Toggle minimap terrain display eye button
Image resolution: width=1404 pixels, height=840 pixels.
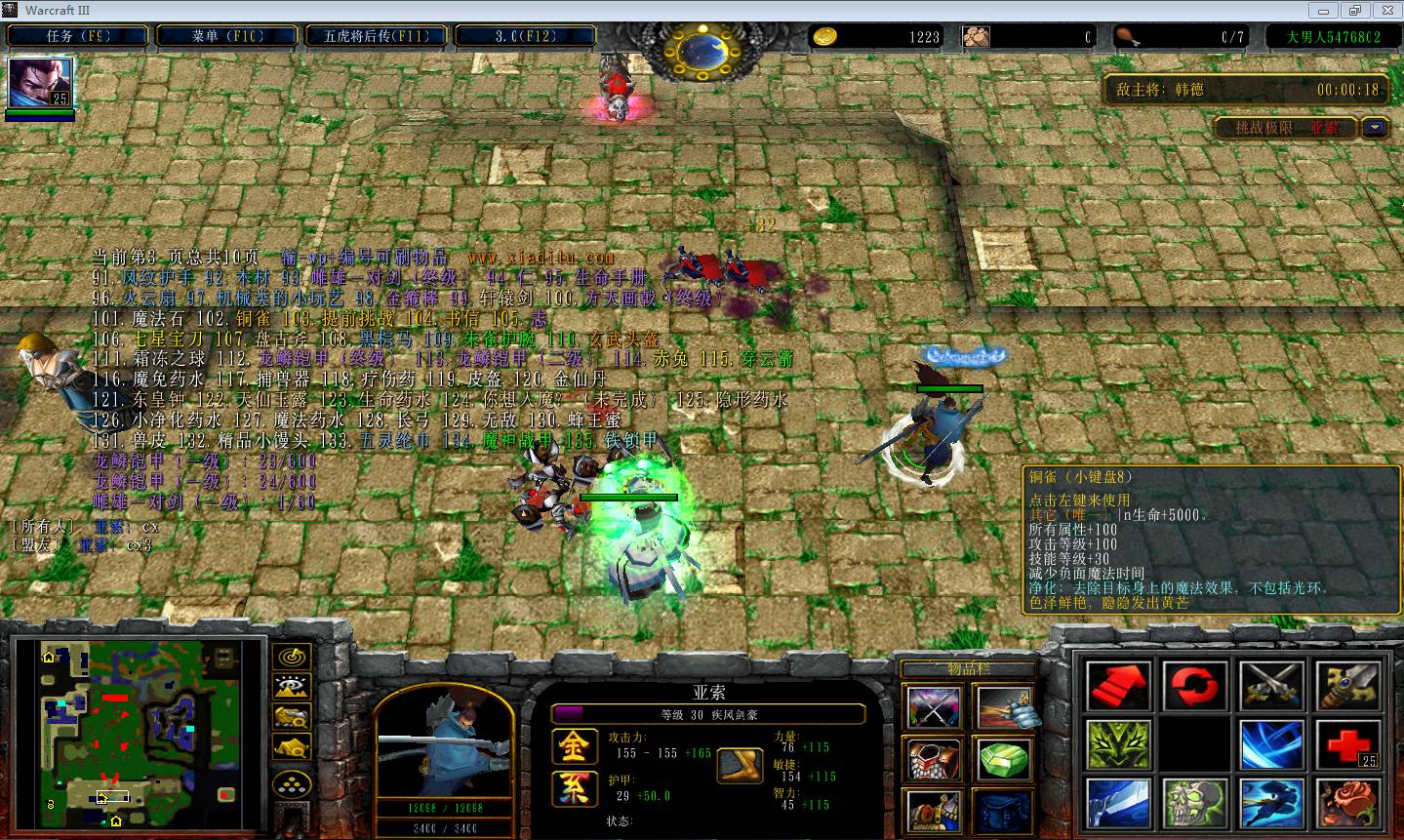point(292,687)
